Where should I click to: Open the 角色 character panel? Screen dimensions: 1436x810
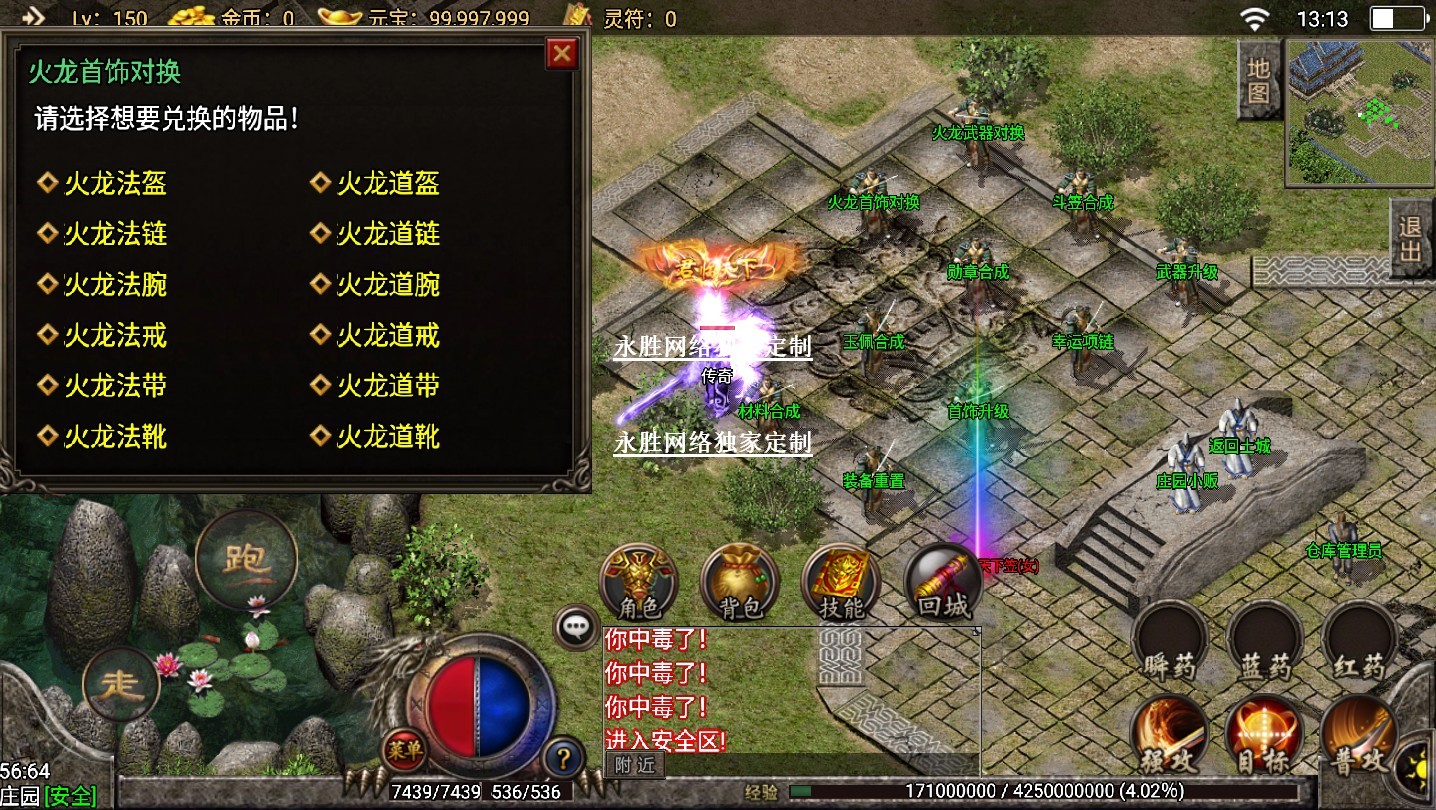639,583
